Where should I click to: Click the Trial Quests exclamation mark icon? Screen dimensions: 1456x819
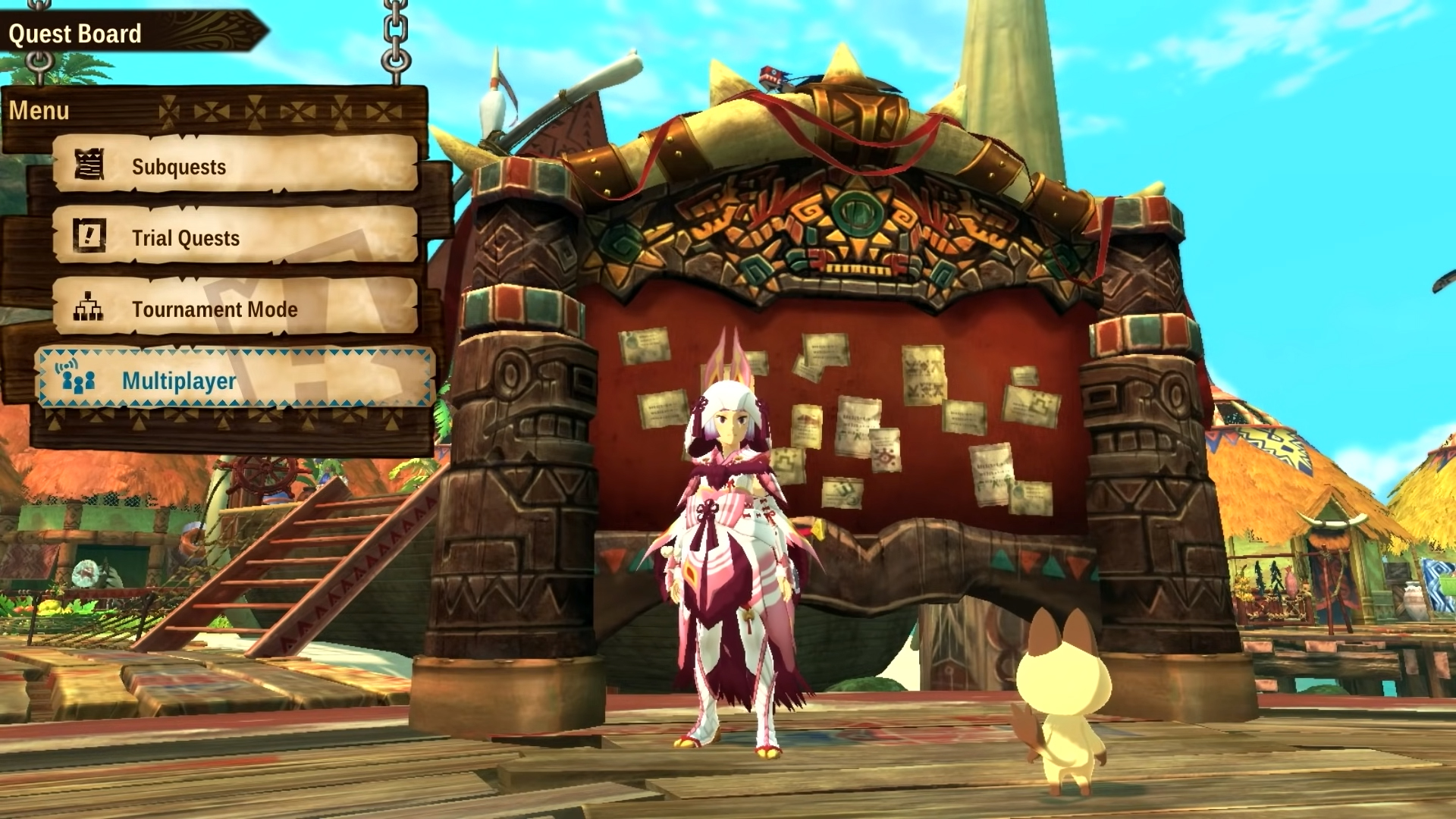(x=91, y=237)
